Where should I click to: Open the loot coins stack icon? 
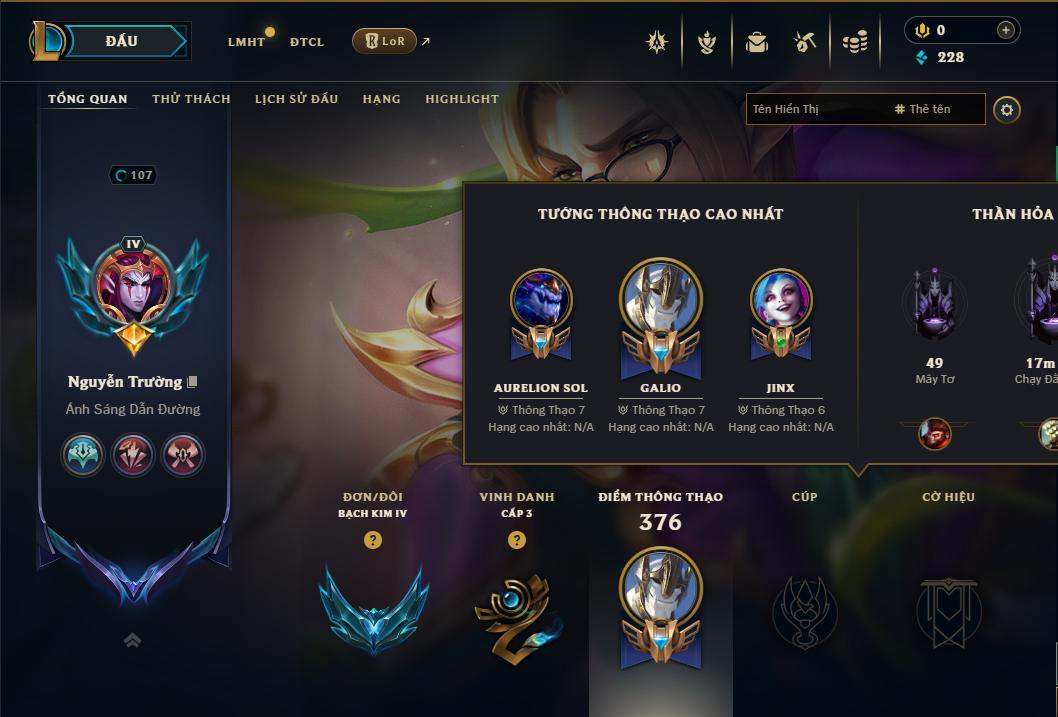(854, 42)
